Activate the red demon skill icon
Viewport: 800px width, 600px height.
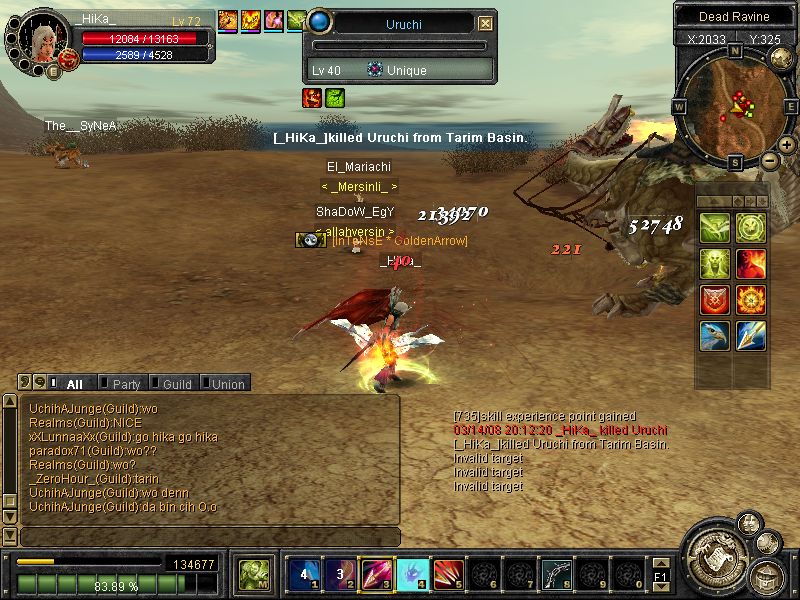pyautogui.click(x=750, y=264)
